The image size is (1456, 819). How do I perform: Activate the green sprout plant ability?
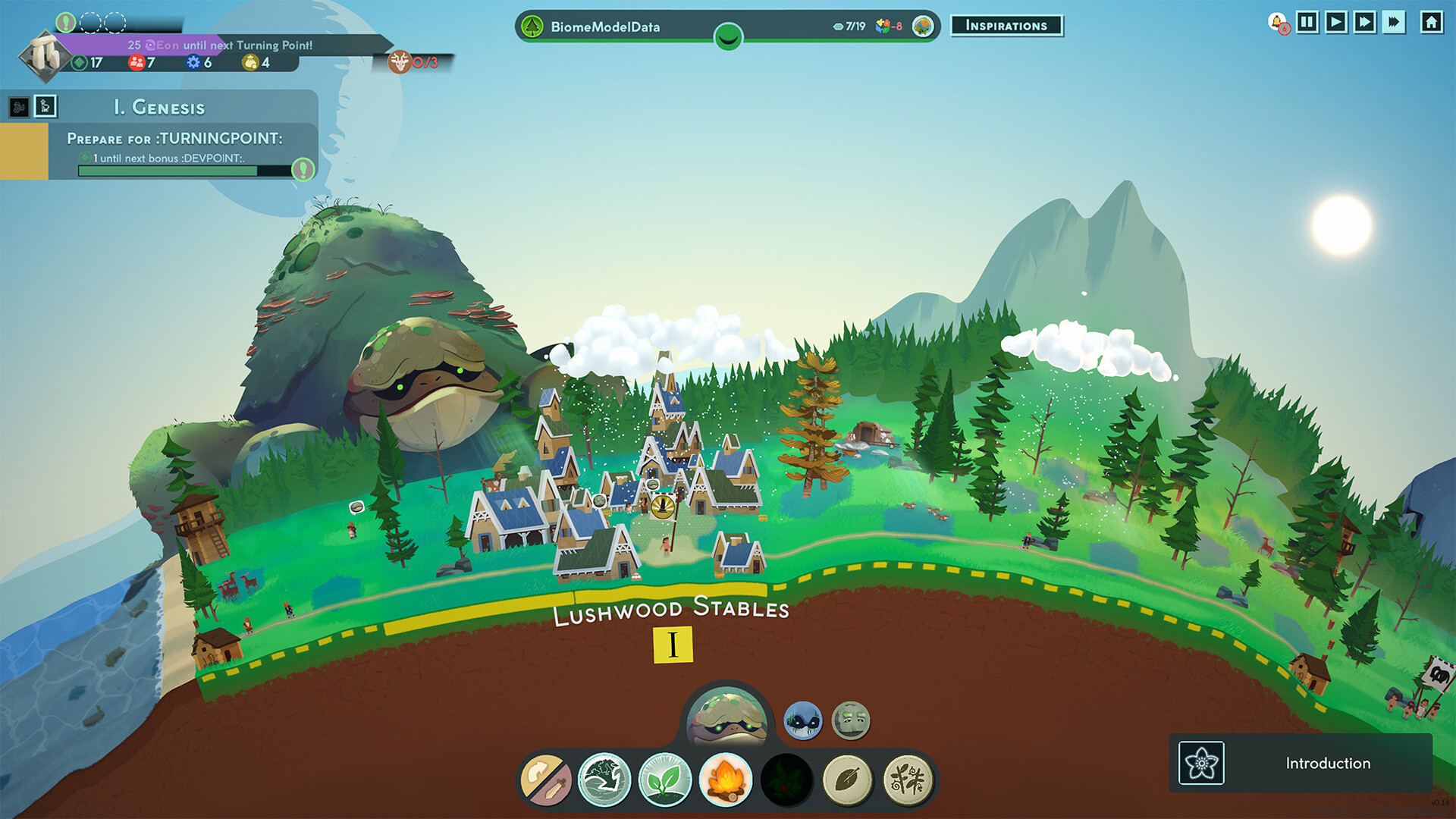tap(665, 780)
